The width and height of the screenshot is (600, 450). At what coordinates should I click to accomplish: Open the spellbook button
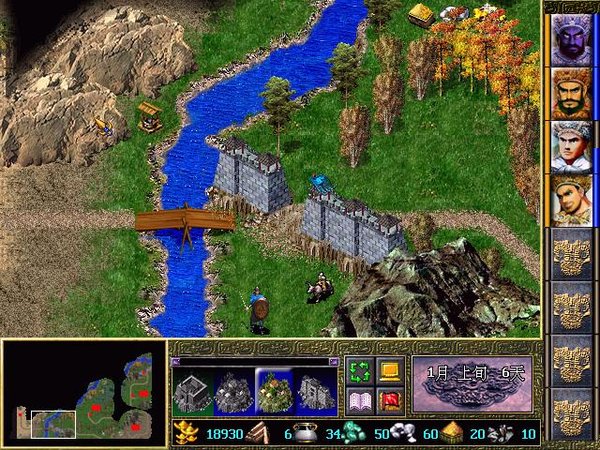point(359,401)
